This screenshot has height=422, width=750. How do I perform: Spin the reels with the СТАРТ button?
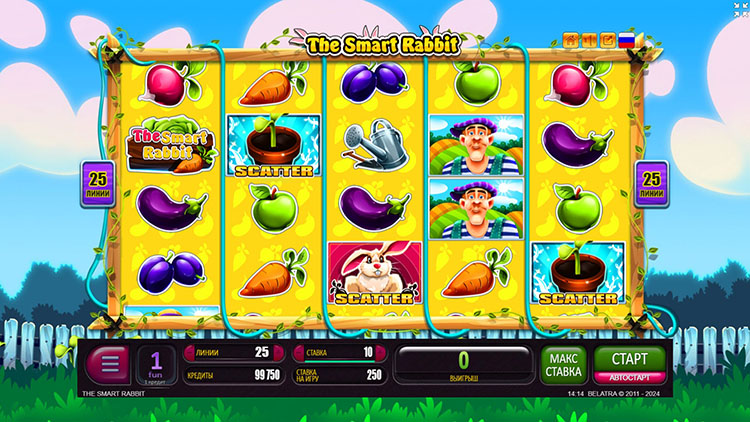point(621,357)
